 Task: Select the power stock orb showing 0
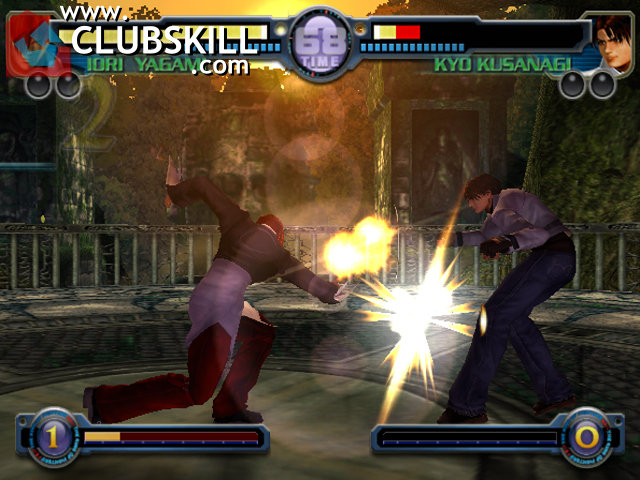pyautogui.click(x=586, y=437)
